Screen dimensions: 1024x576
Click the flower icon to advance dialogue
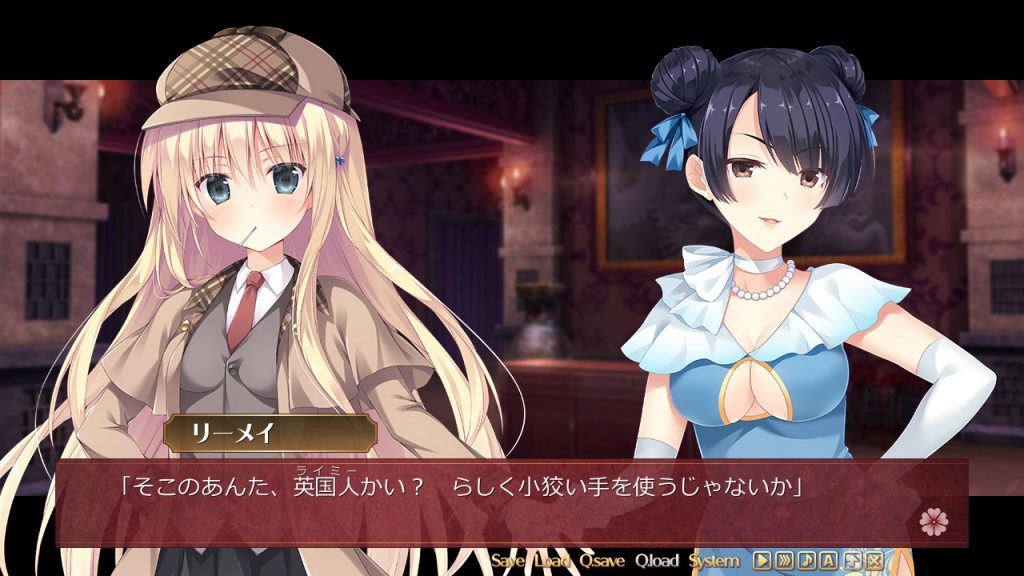pos(932,520)
